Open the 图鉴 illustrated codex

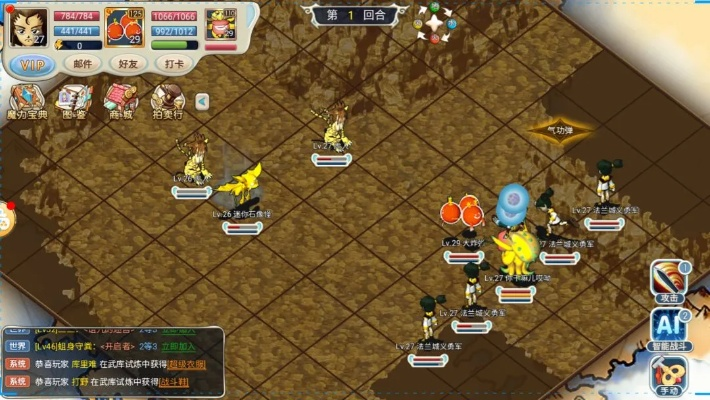click(x=73, y=101)
